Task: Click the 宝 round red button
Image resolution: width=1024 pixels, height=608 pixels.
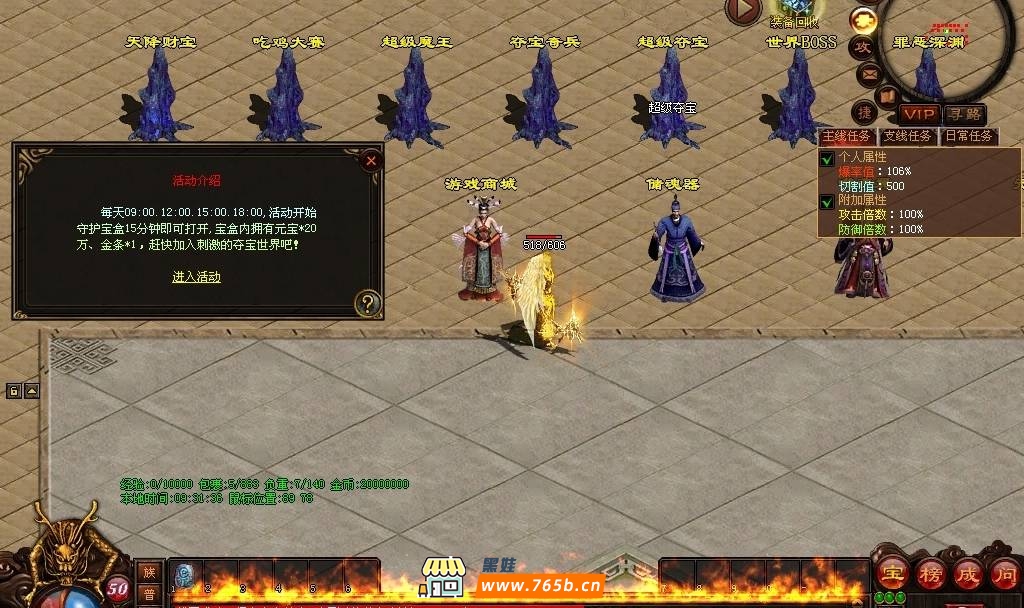Action: pos(891,574)
